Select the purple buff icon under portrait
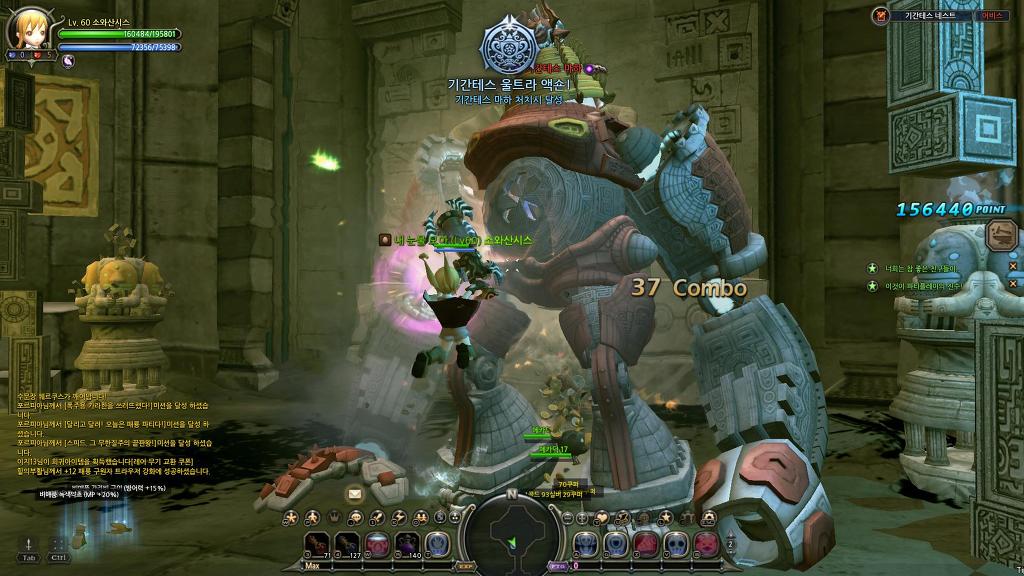 coord(69,60)
